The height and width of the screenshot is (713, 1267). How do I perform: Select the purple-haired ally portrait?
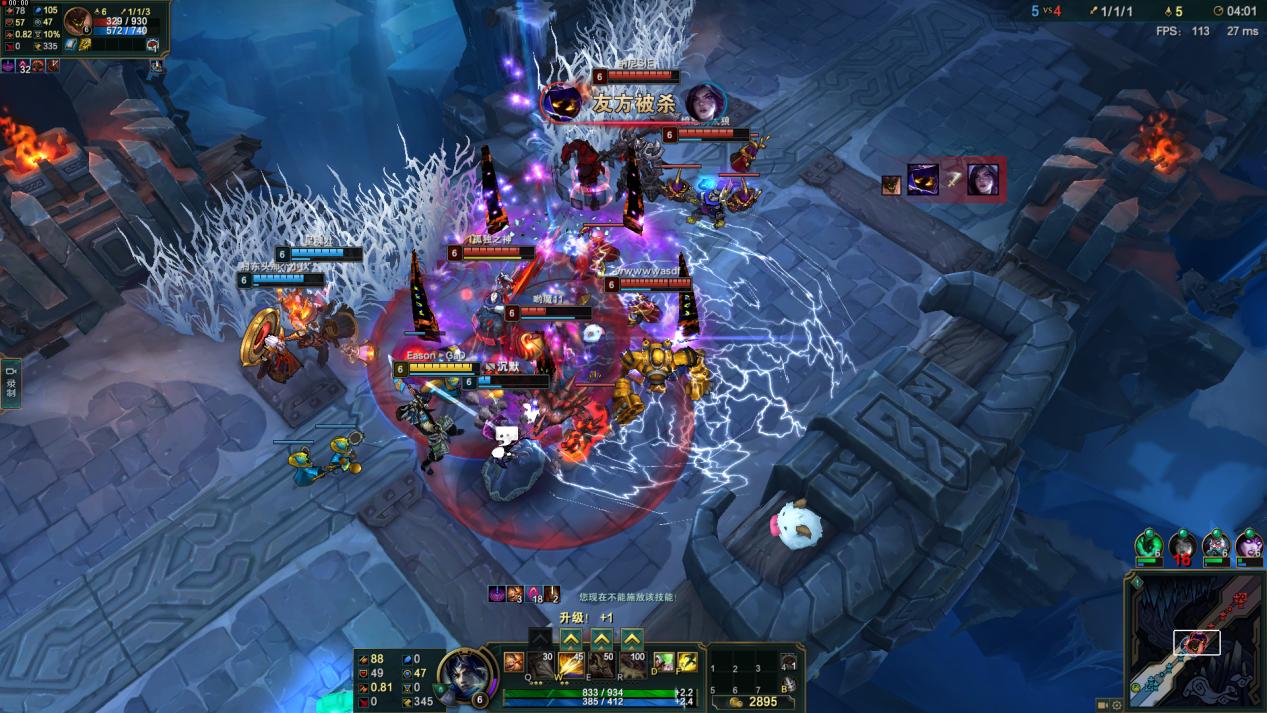tap(1250, 546)
